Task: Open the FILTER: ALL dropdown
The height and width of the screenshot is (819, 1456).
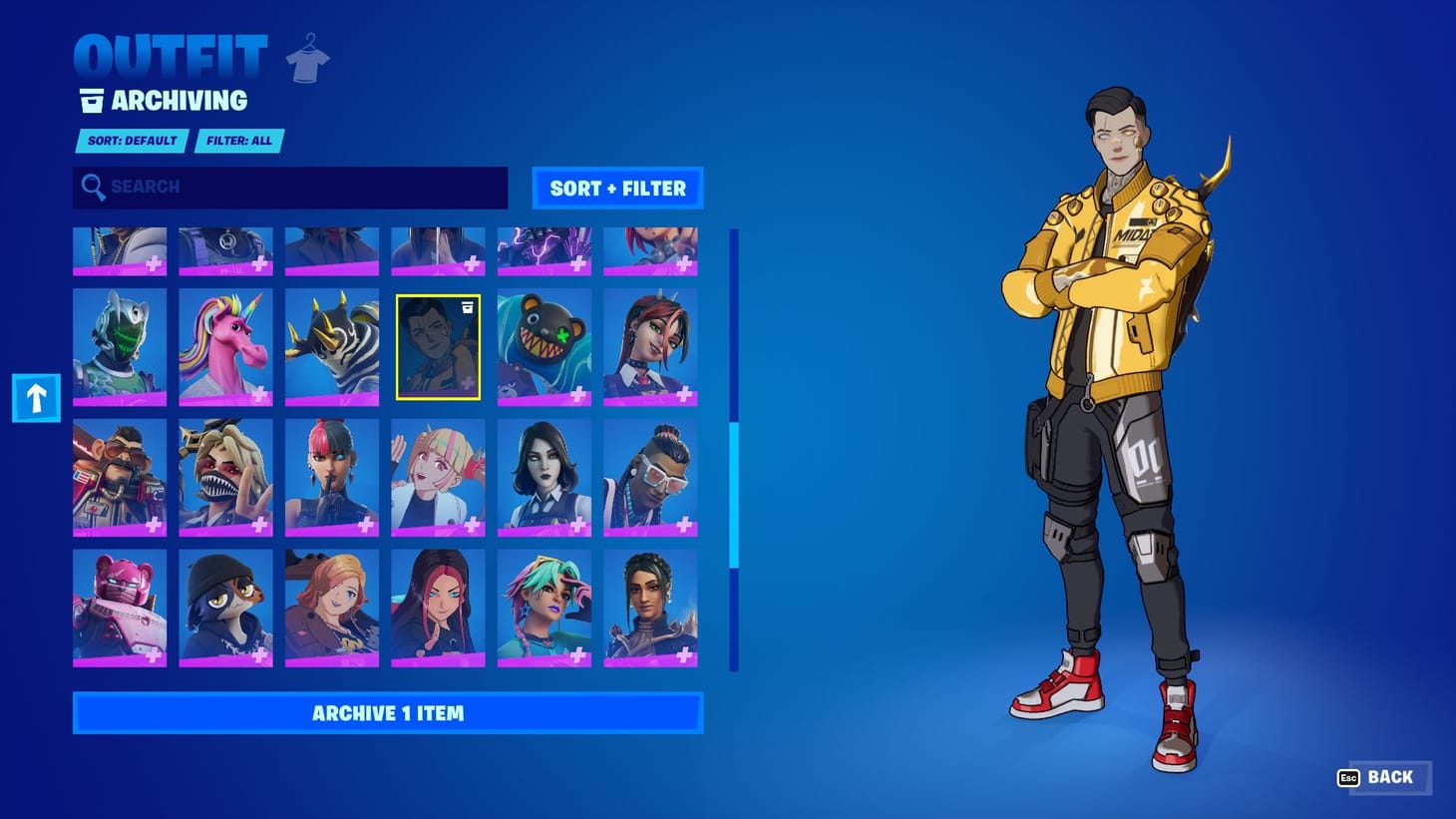Action: click(239, 141)
